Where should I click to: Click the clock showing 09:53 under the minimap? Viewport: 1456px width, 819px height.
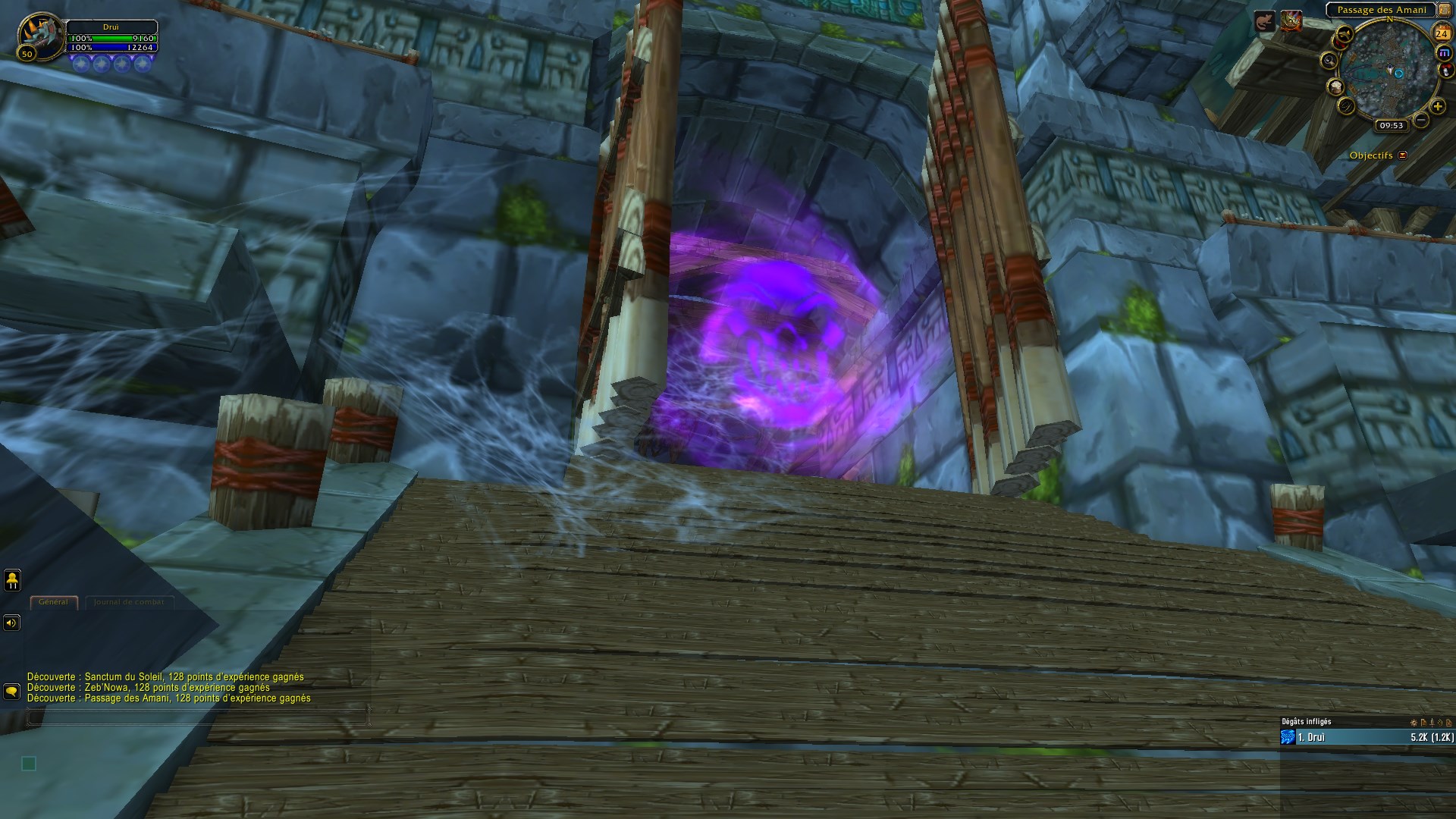1392,124
